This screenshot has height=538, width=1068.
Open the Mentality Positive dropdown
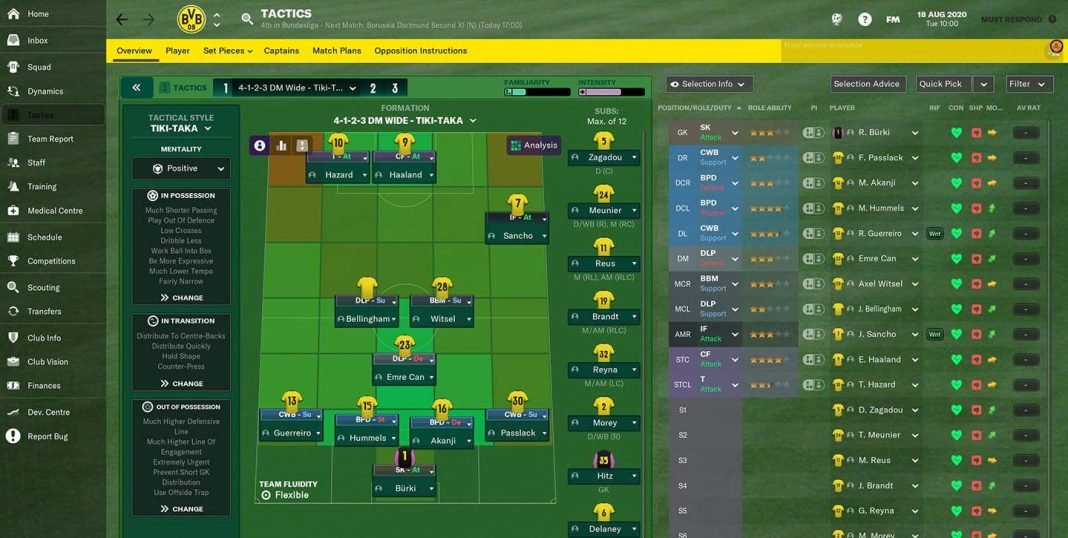click(x=181, y=169)
